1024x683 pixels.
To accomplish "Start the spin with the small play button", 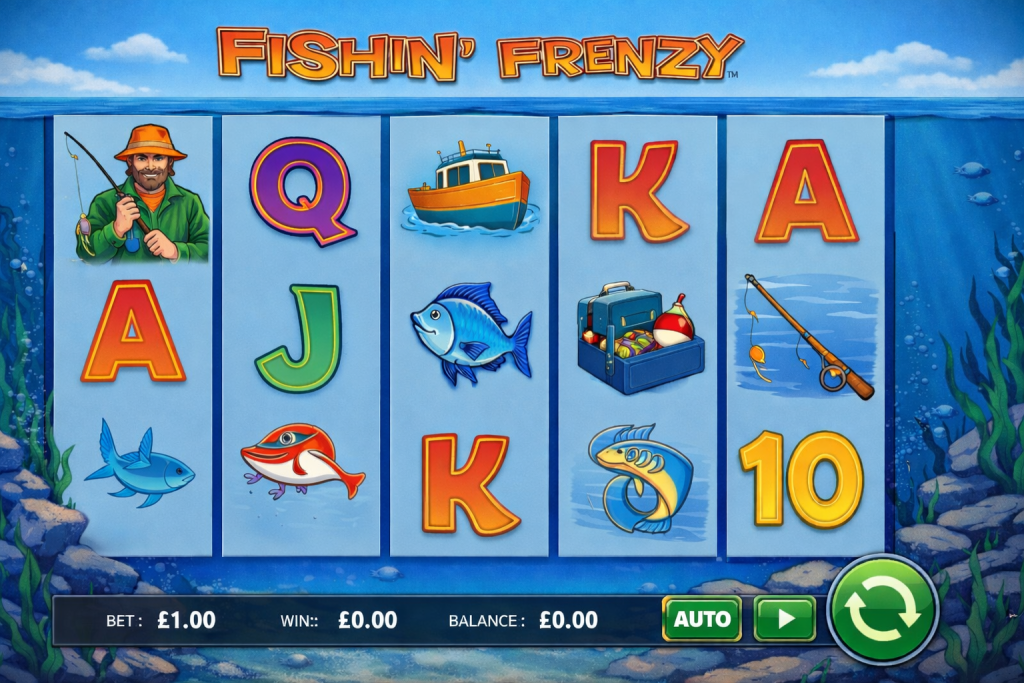I will click(x=784, y=619).
